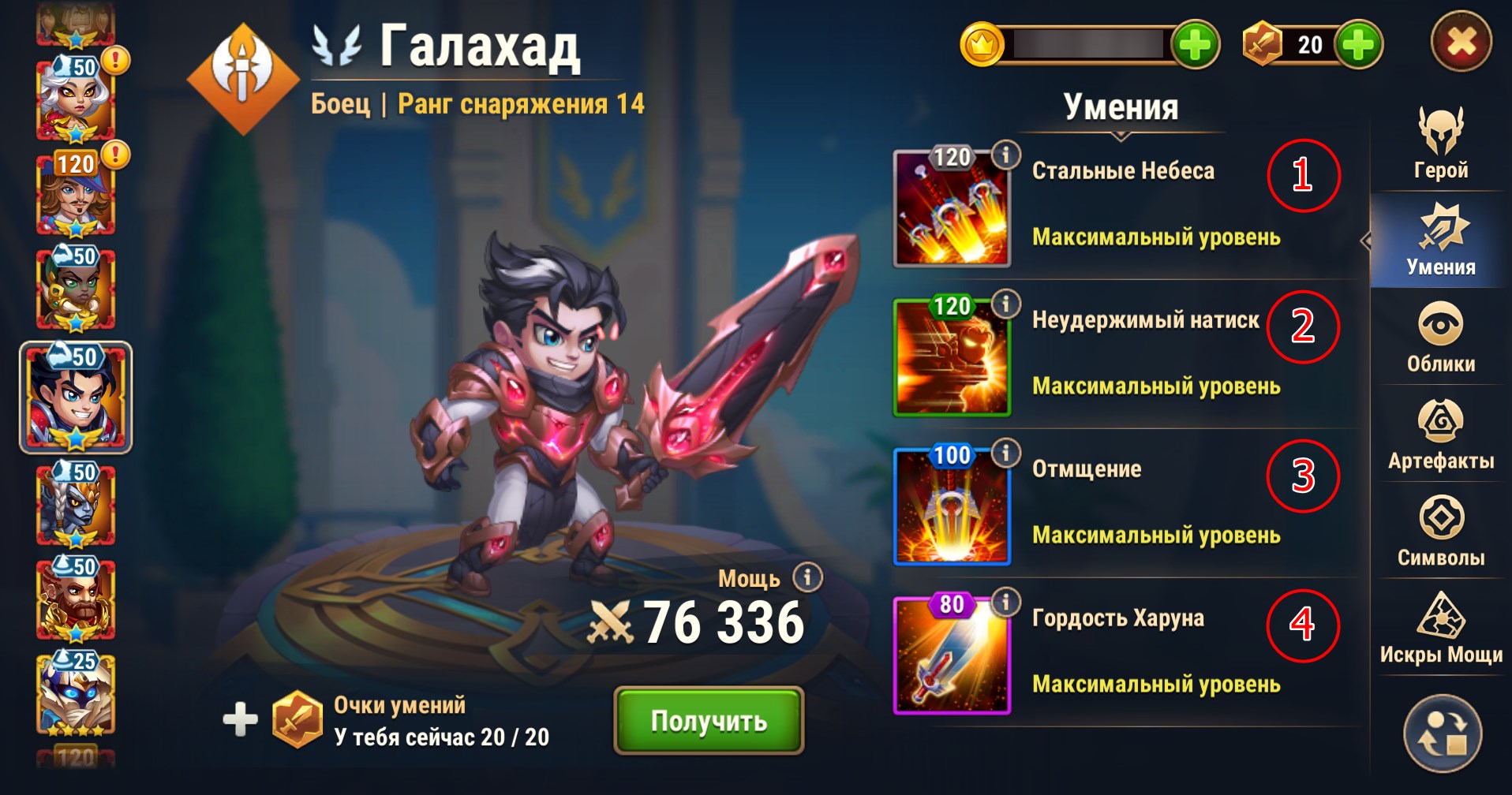Add gold with the green plus button
1512x795 pixels.
[x=1195, y=45]
